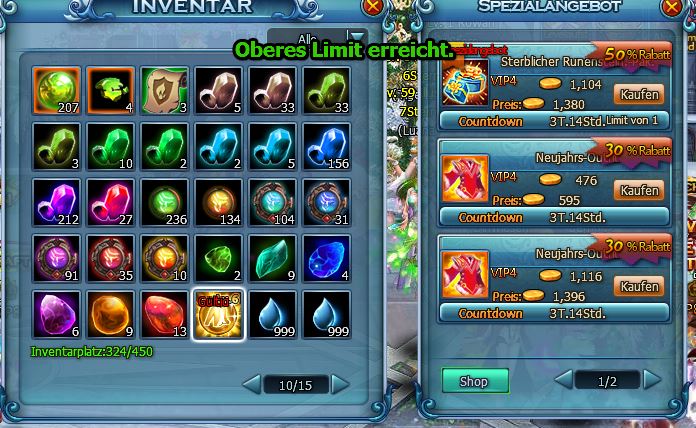
Task: Pick the blue gem stack of 156
Action: pos(326,147)
